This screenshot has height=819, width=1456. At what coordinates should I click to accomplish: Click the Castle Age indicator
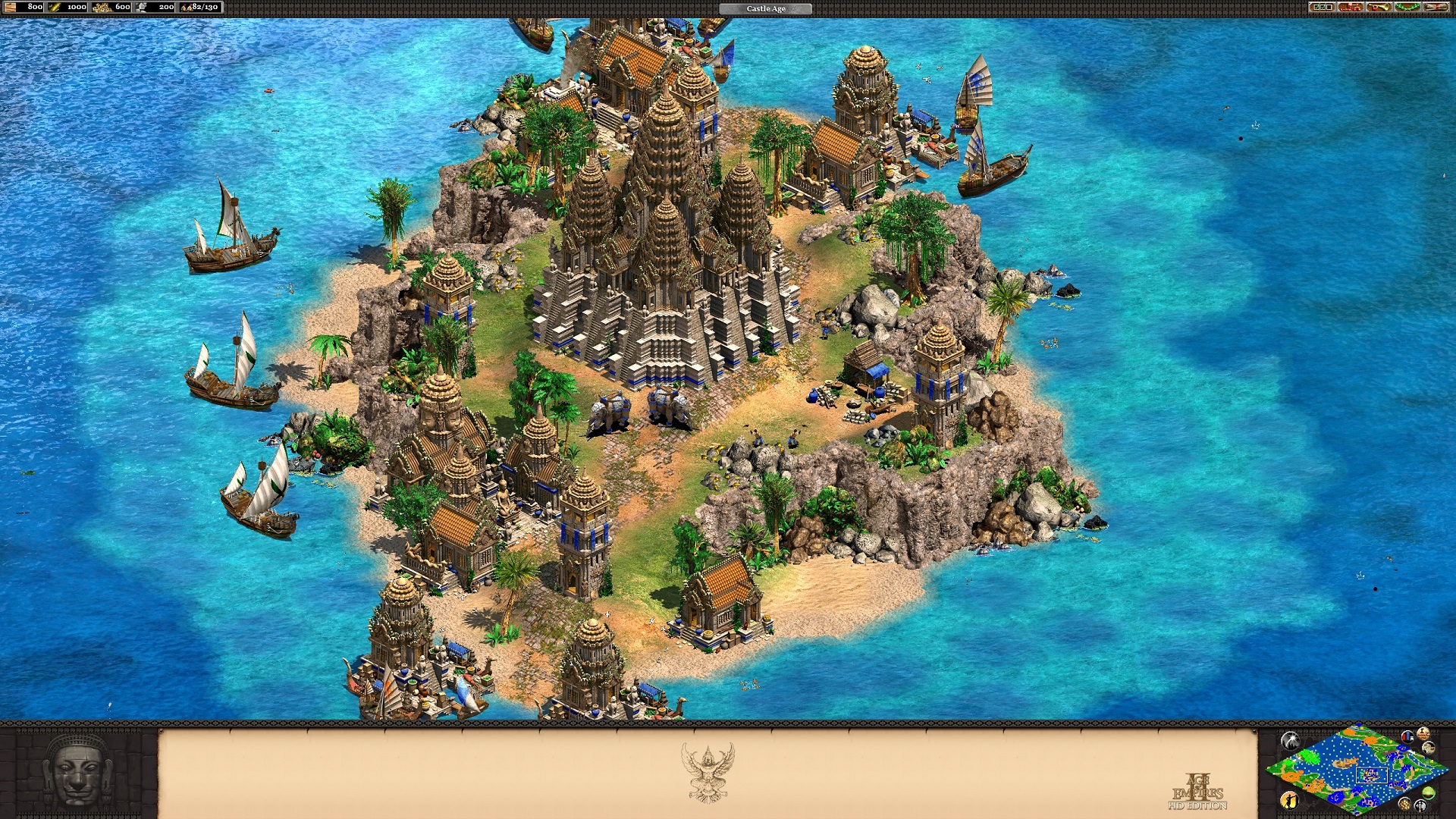pos(765,8)
